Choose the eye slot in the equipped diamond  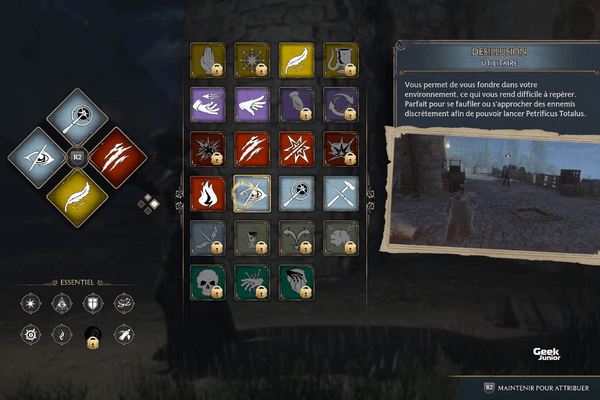[41, 157]
